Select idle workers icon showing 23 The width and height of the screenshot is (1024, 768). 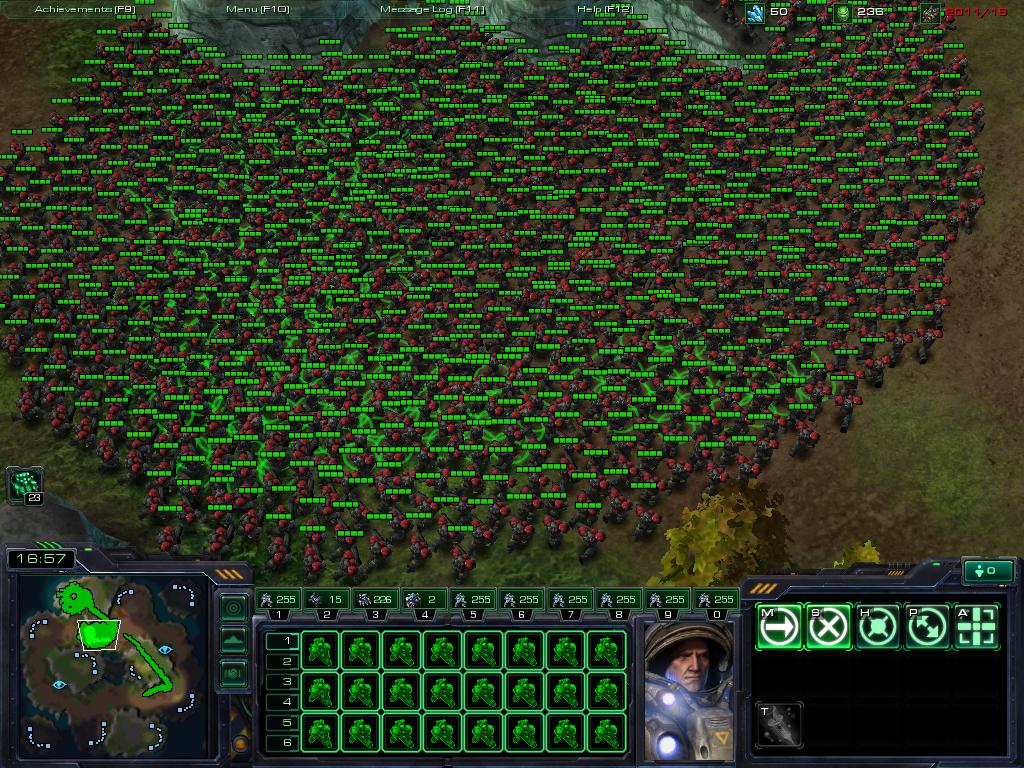pyautogui.click(x=24, y=485)
